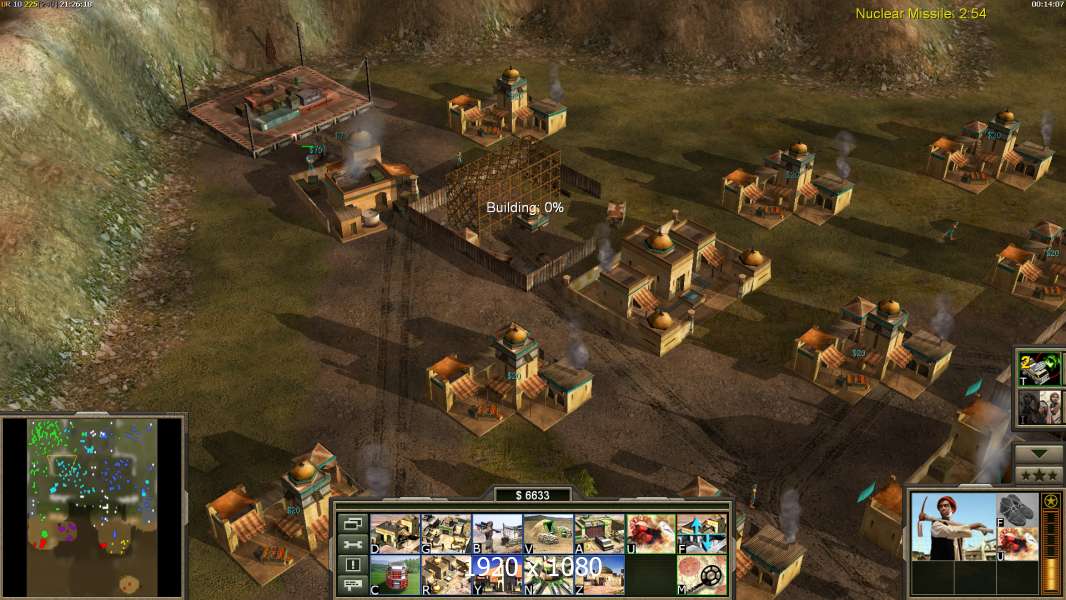Open the generals three-star promotions button
The width and height of the screenshot is (1066, 600).
coord(1038,473)
